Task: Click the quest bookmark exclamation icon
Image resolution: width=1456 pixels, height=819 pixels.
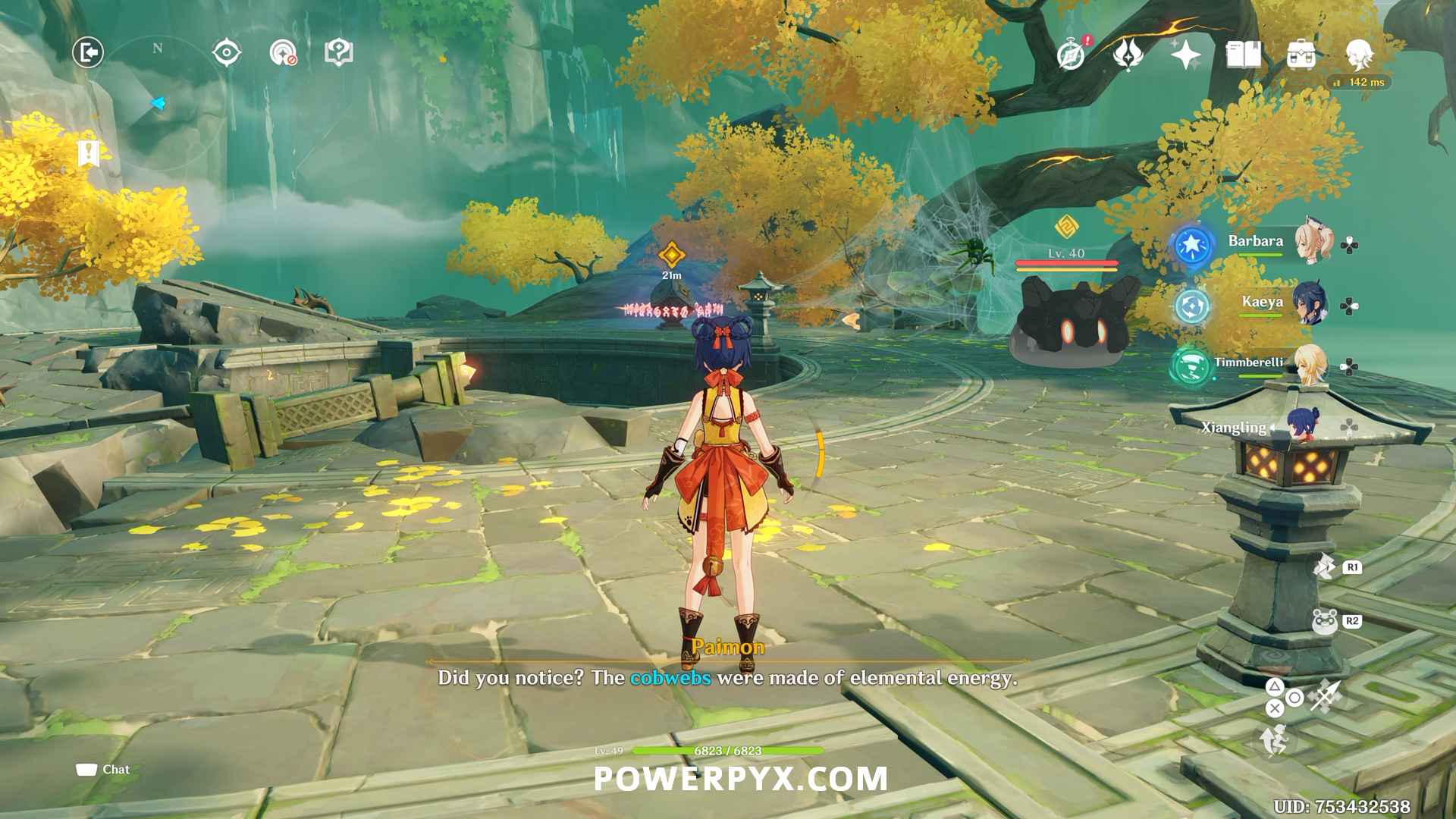Action: point(89,152)
